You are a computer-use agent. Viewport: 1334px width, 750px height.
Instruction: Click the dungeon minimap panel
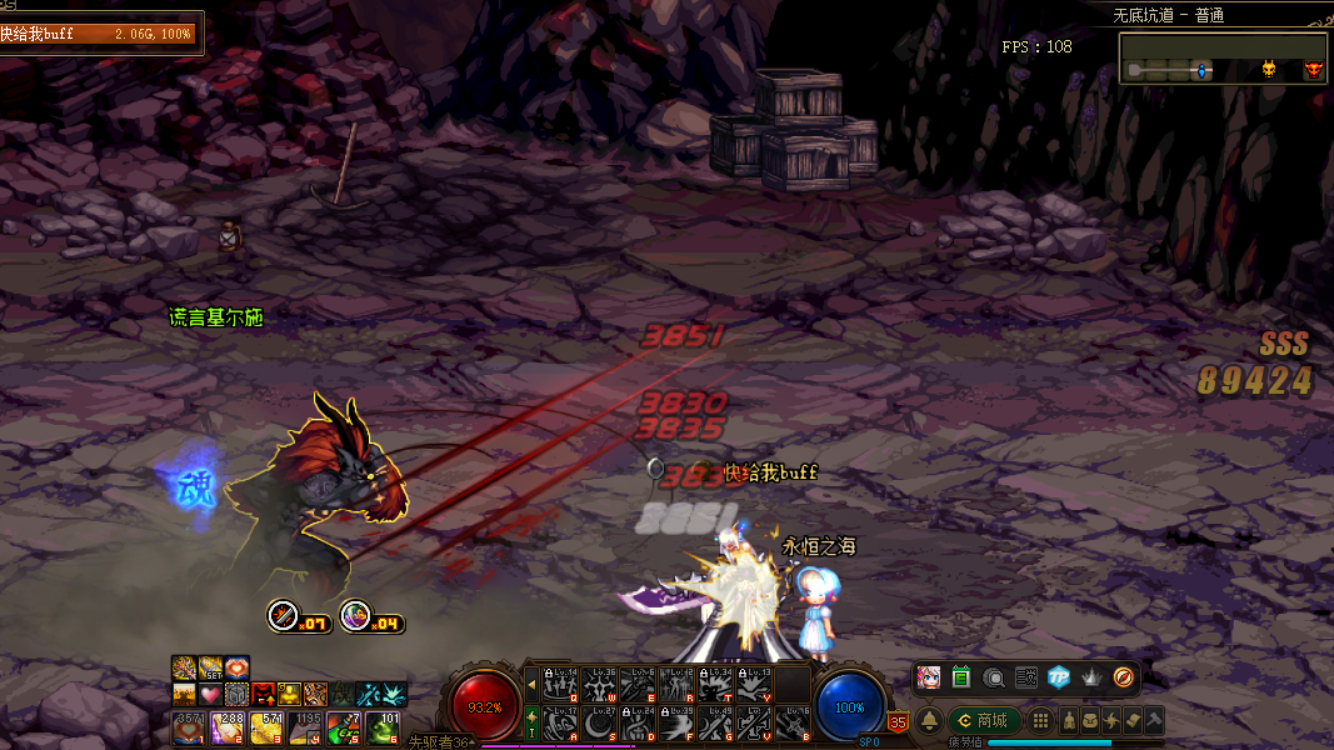tap(1223, 59)
